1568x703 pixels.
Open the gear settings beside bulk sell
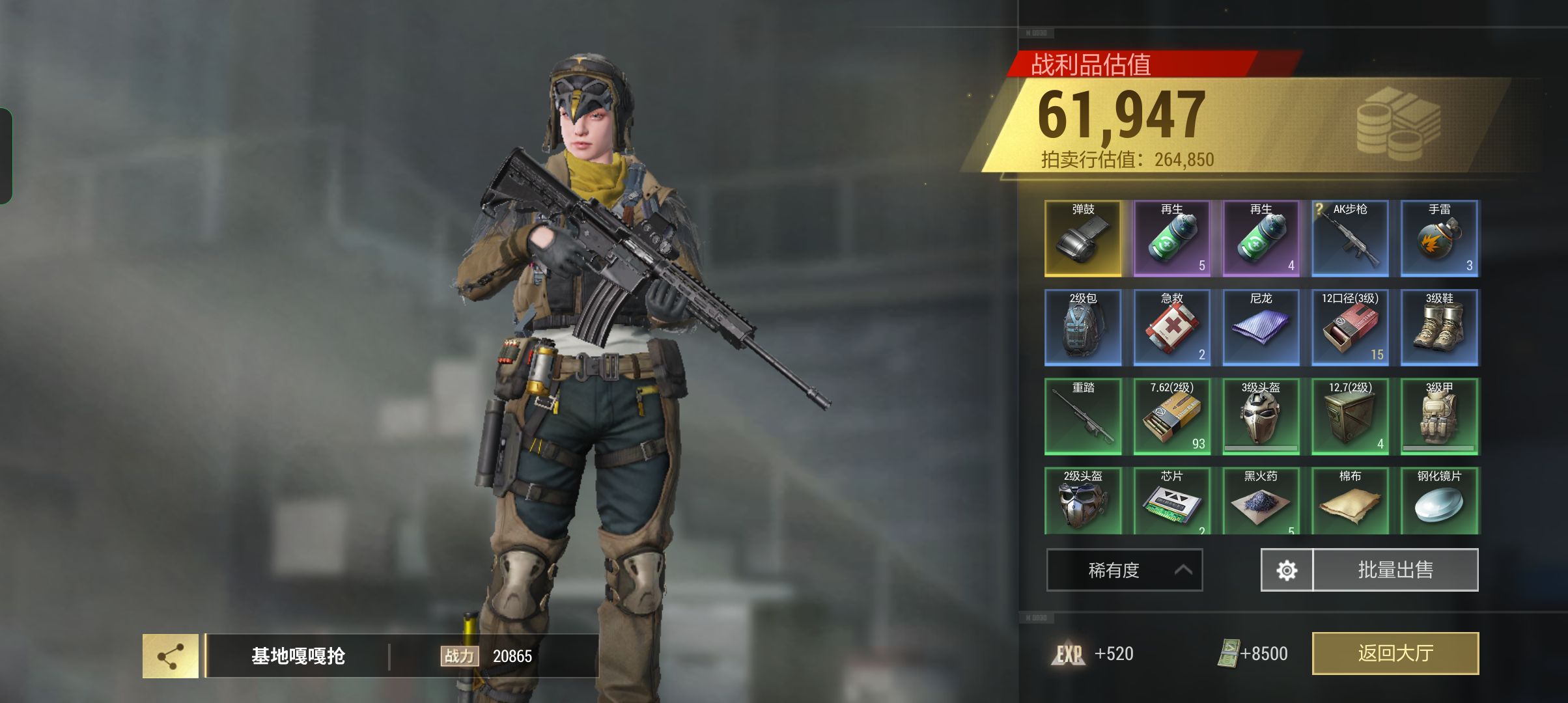[1287, 570]
